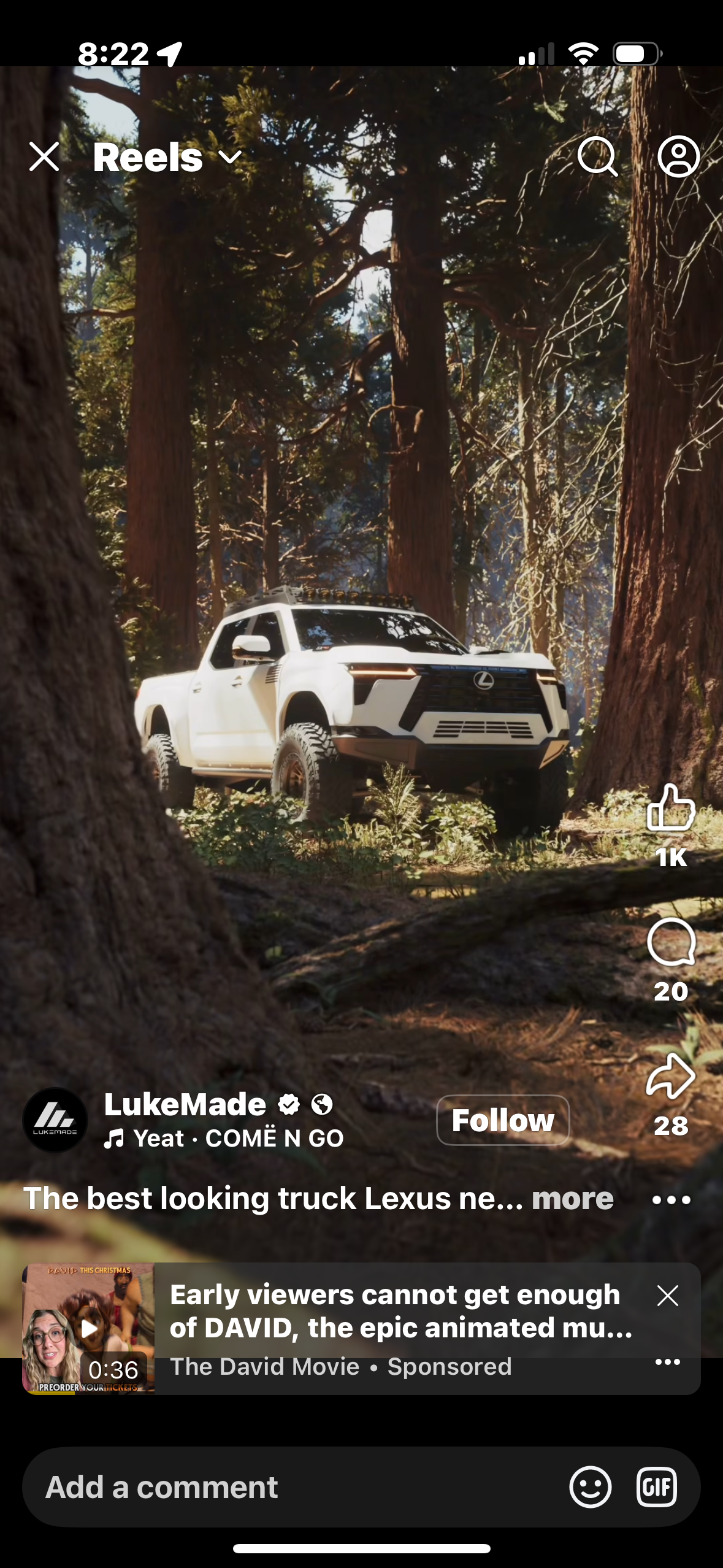
Task: Tap the search magnifier icon
Action: (597, 157)
